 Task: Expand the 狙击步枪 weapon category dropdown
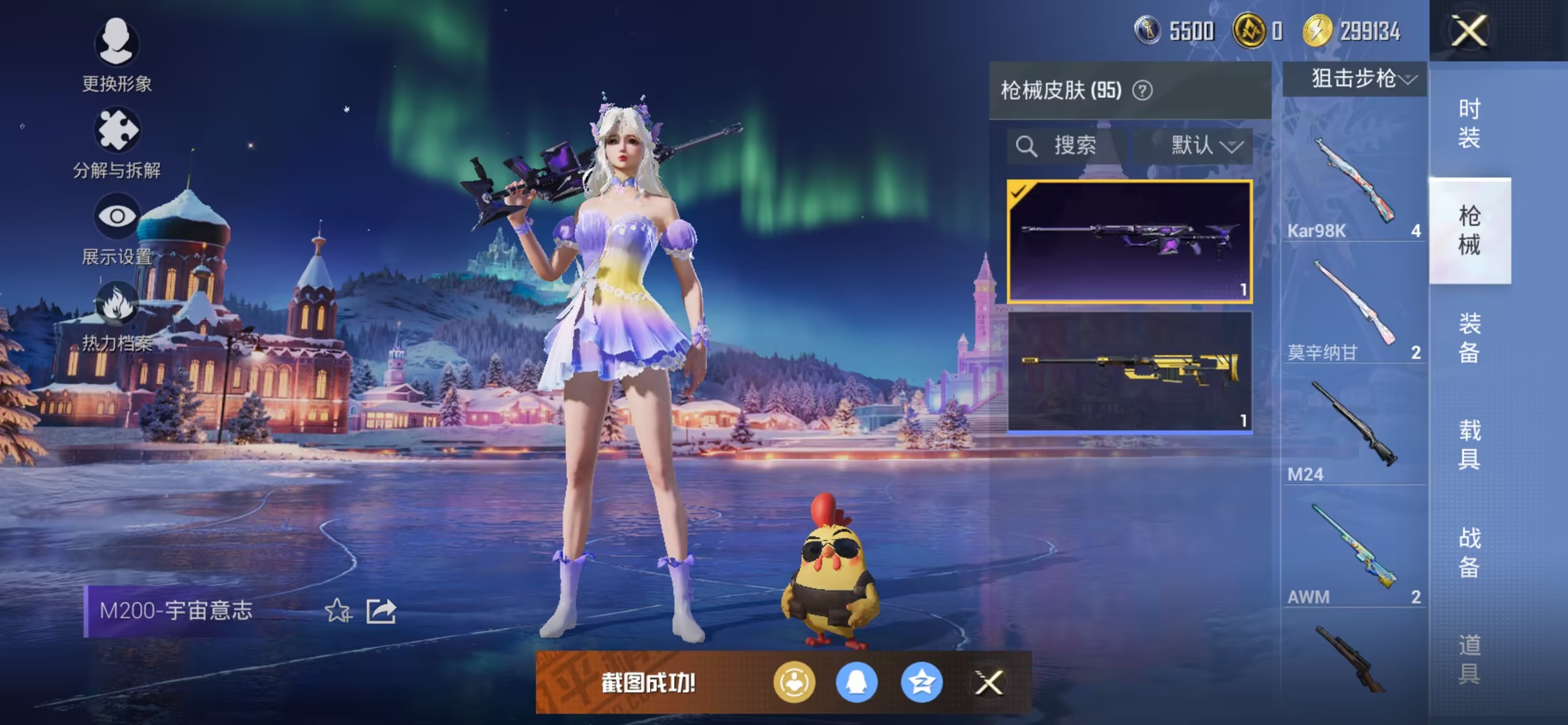[1353, 79]
